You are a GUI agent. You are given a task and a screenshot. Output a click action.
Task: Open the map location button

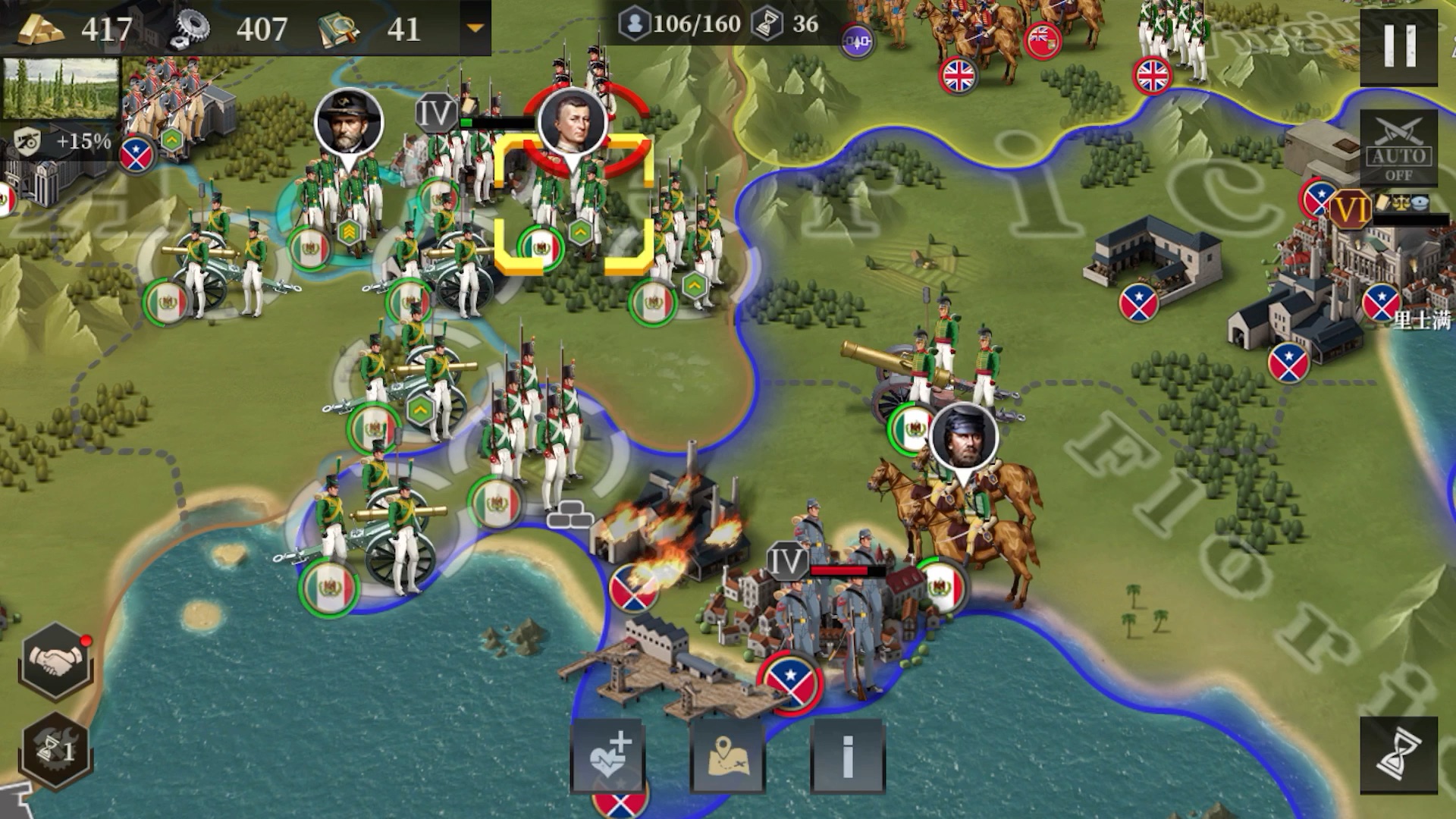(727, 755)
